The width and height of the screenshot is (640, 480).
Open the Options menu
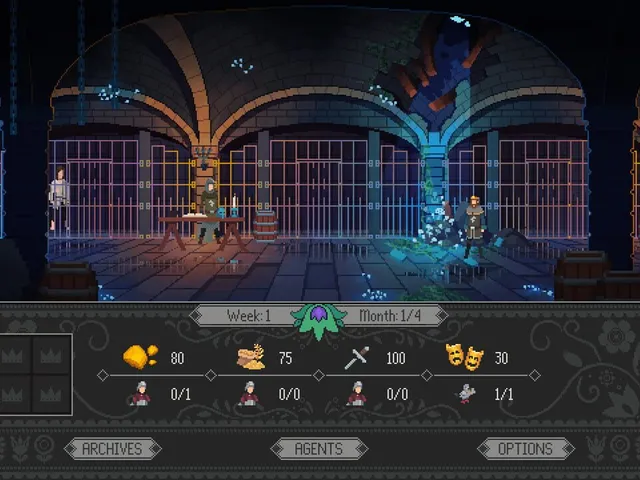tap(525, 449)
